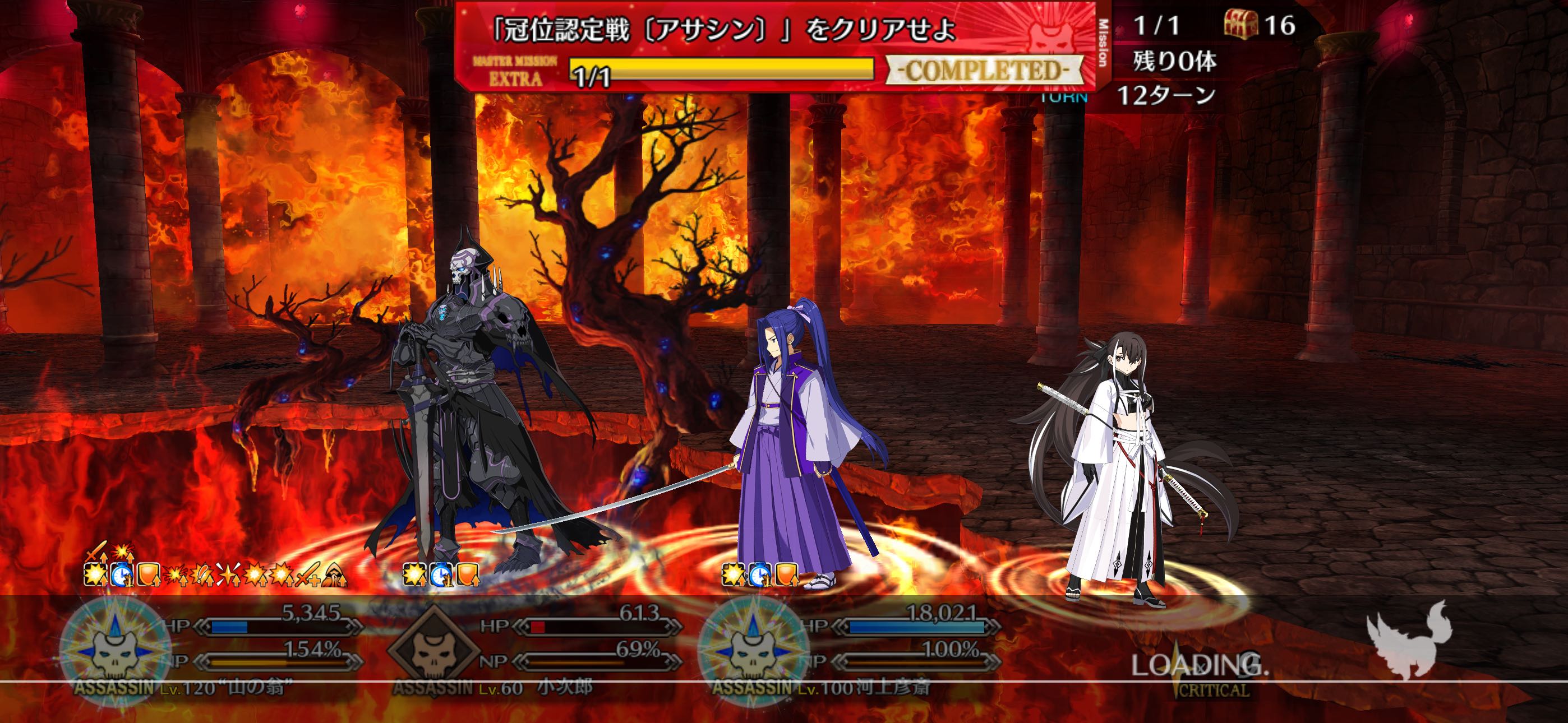Click the treasure chest drop icon
Image resolution: width=1568 pixels, height=723 pixels.
(x=1240, y=25)
